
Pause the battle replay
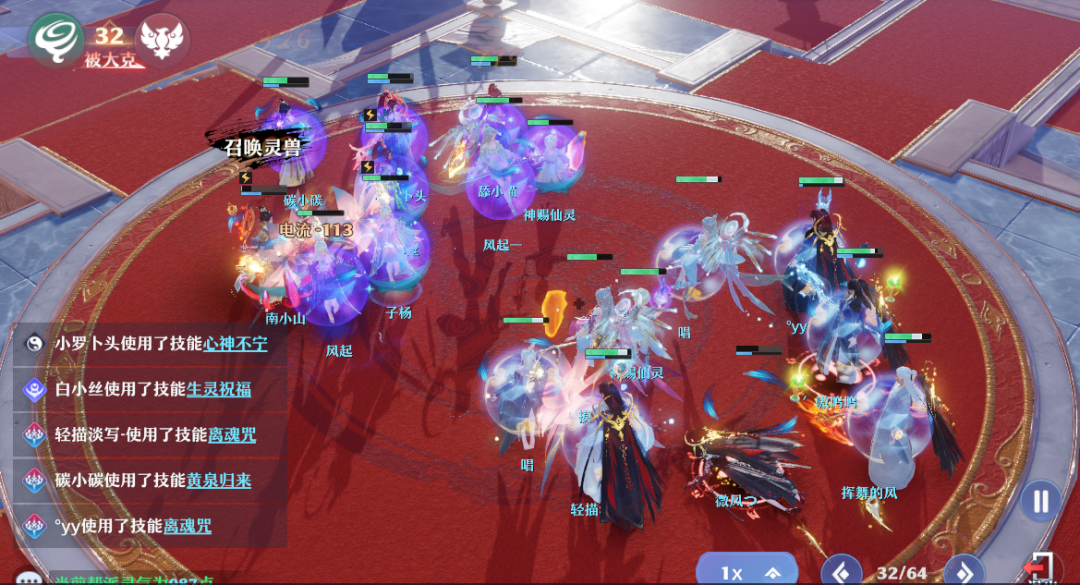(x=1041, y=500)
